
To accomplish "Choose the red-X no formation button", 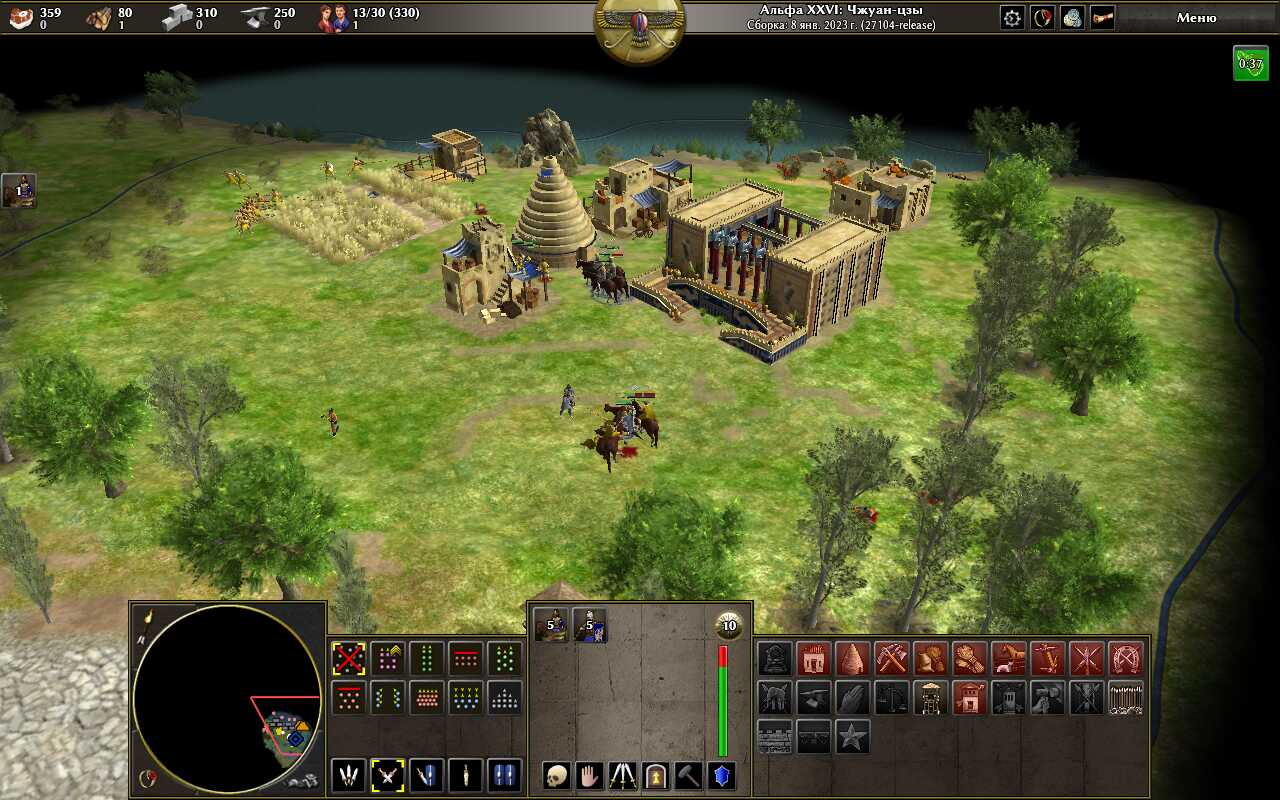I will tap(348, 658).
